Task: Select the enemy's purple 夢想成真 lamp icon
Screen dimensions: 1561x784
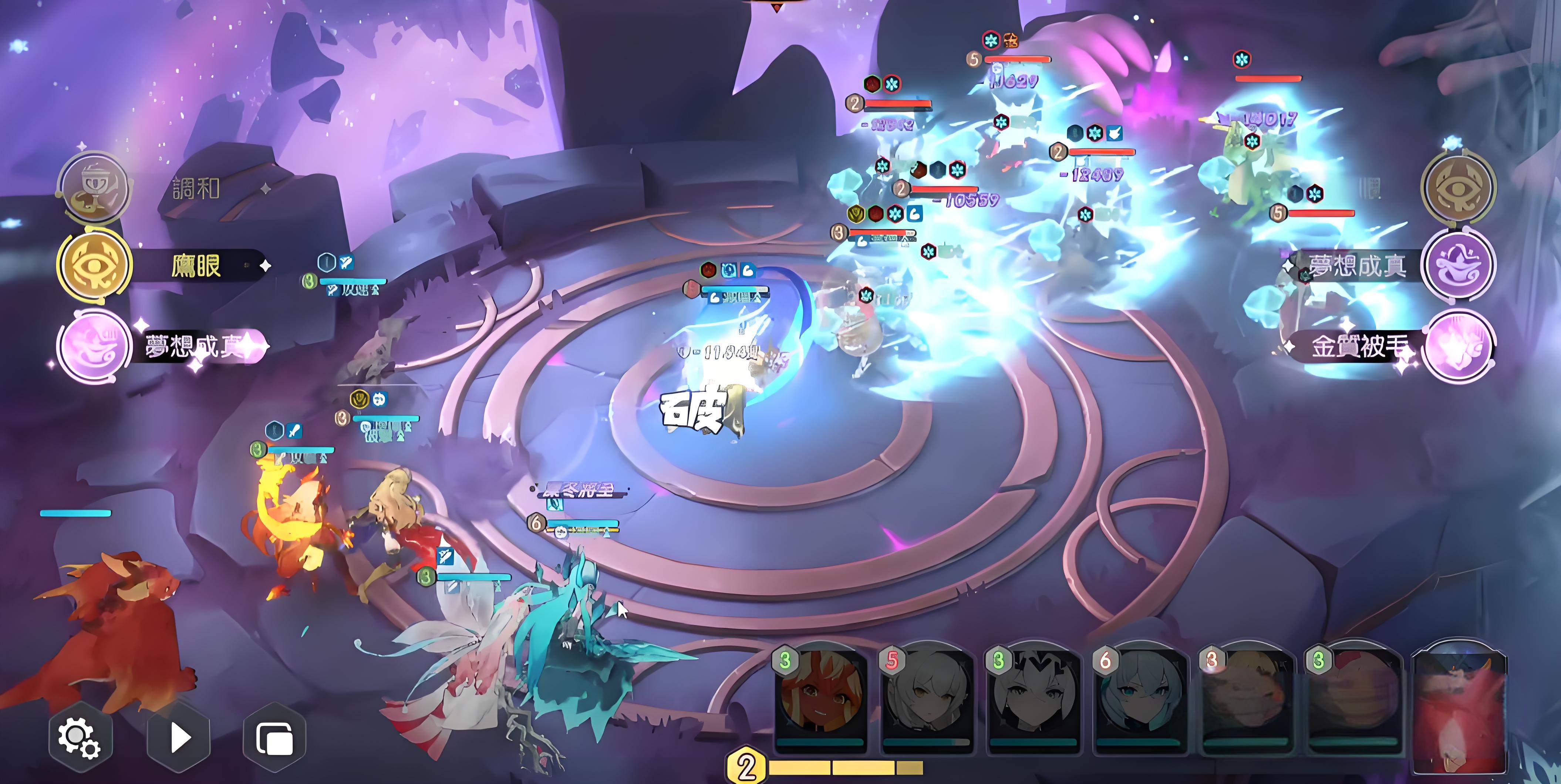Action: [x=1459, y=265]
